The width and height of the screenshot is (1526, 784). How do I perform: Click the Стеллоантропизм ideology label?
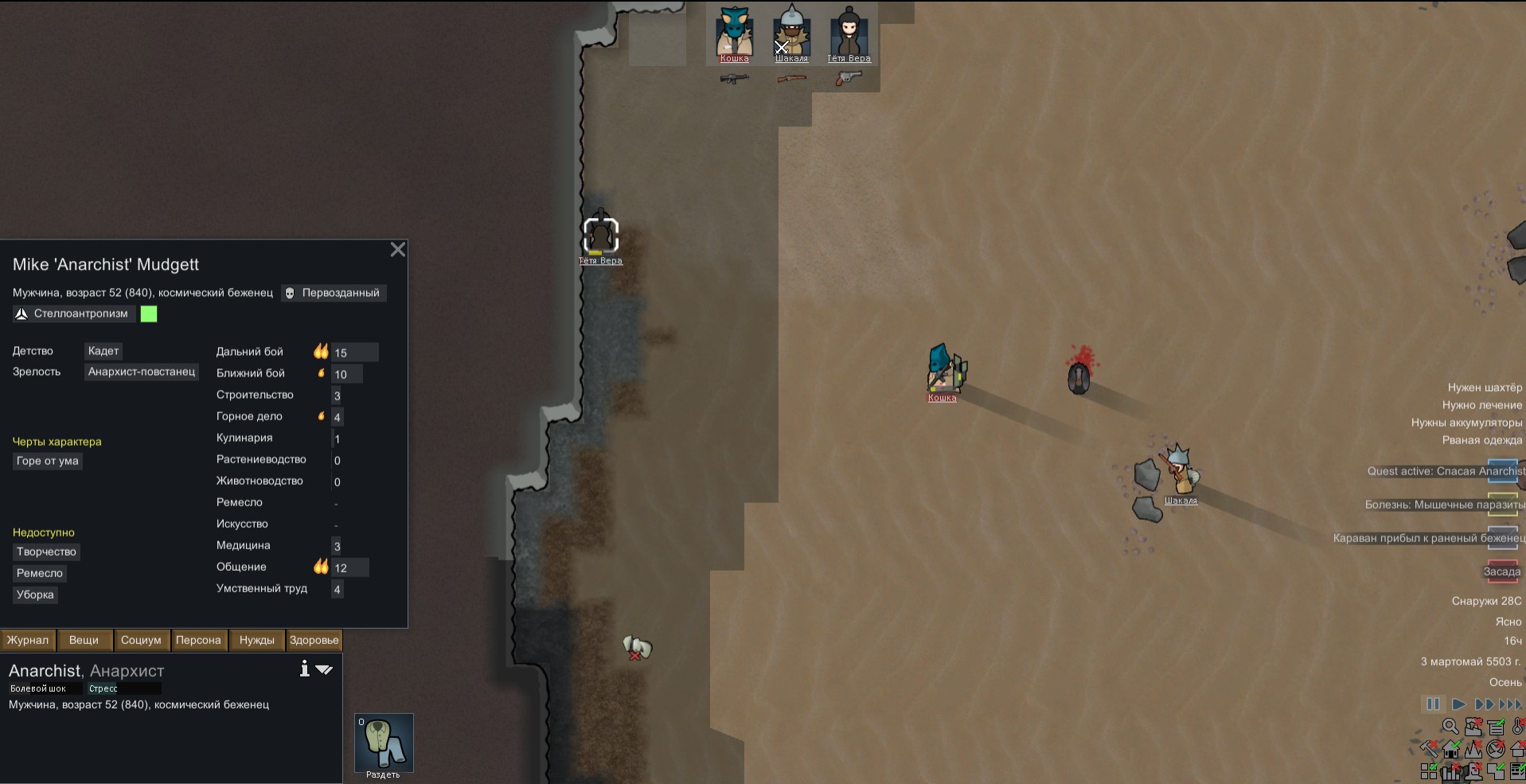click(80, 314)
